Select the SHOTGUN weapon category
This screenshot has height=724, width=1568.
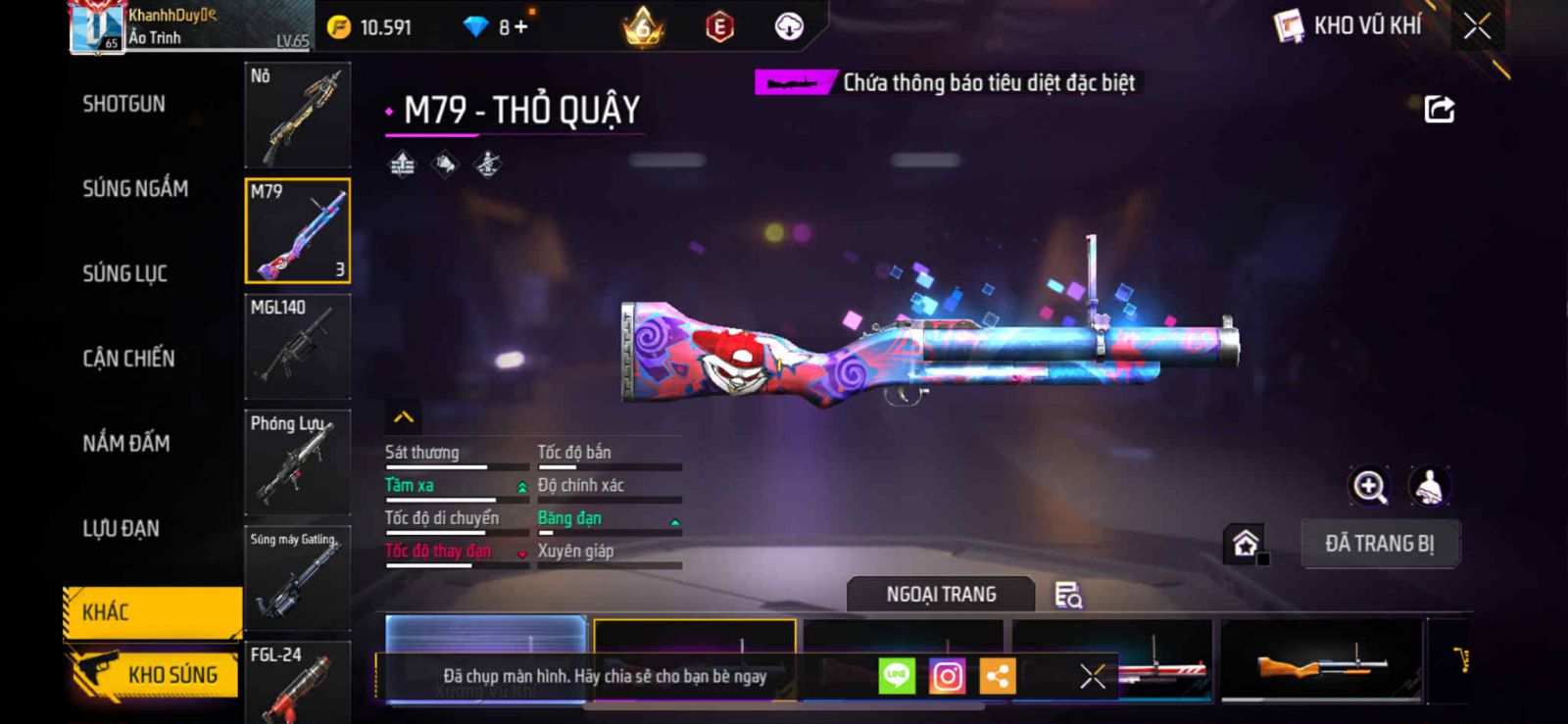pos(124,104)
